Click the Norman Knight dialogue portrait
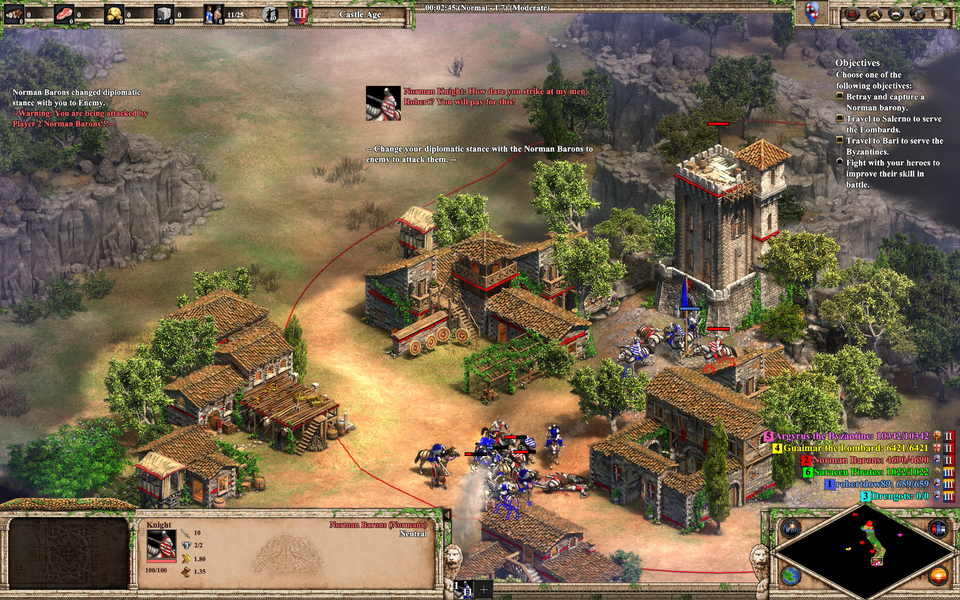The image size is (960, 600). pos(383,103)
